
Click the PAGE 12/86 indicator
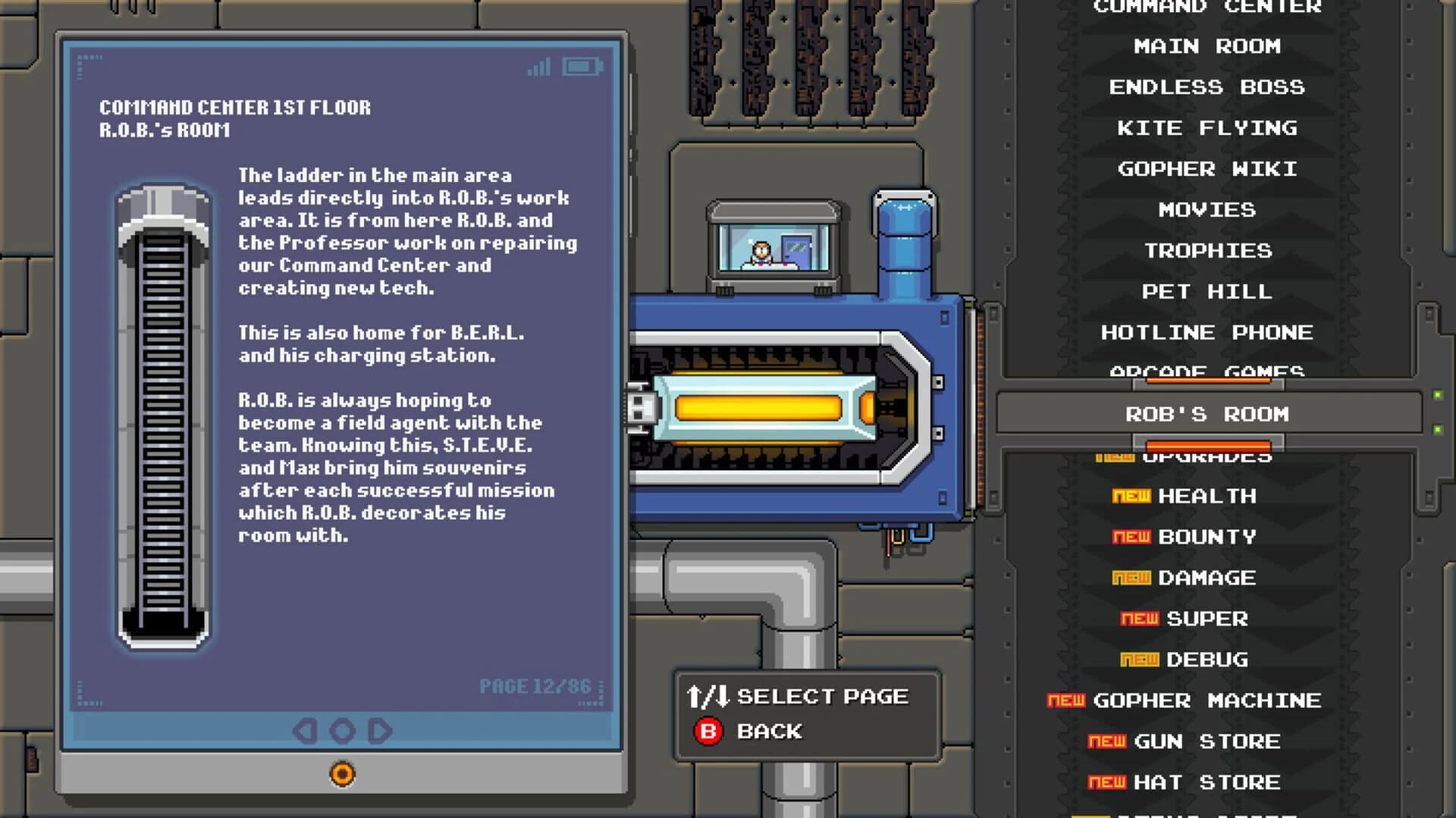535,686
